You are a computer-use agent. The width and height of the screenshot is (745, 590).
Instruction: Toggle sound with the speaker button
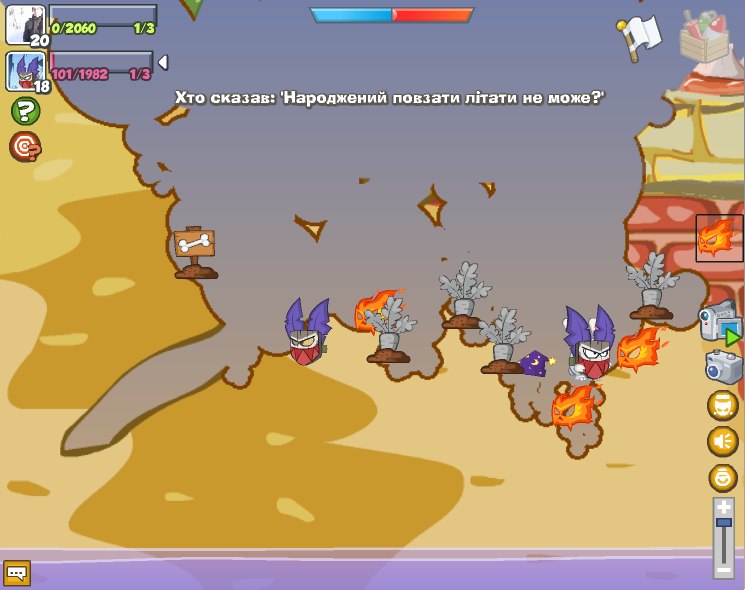[x=722, y=441]
